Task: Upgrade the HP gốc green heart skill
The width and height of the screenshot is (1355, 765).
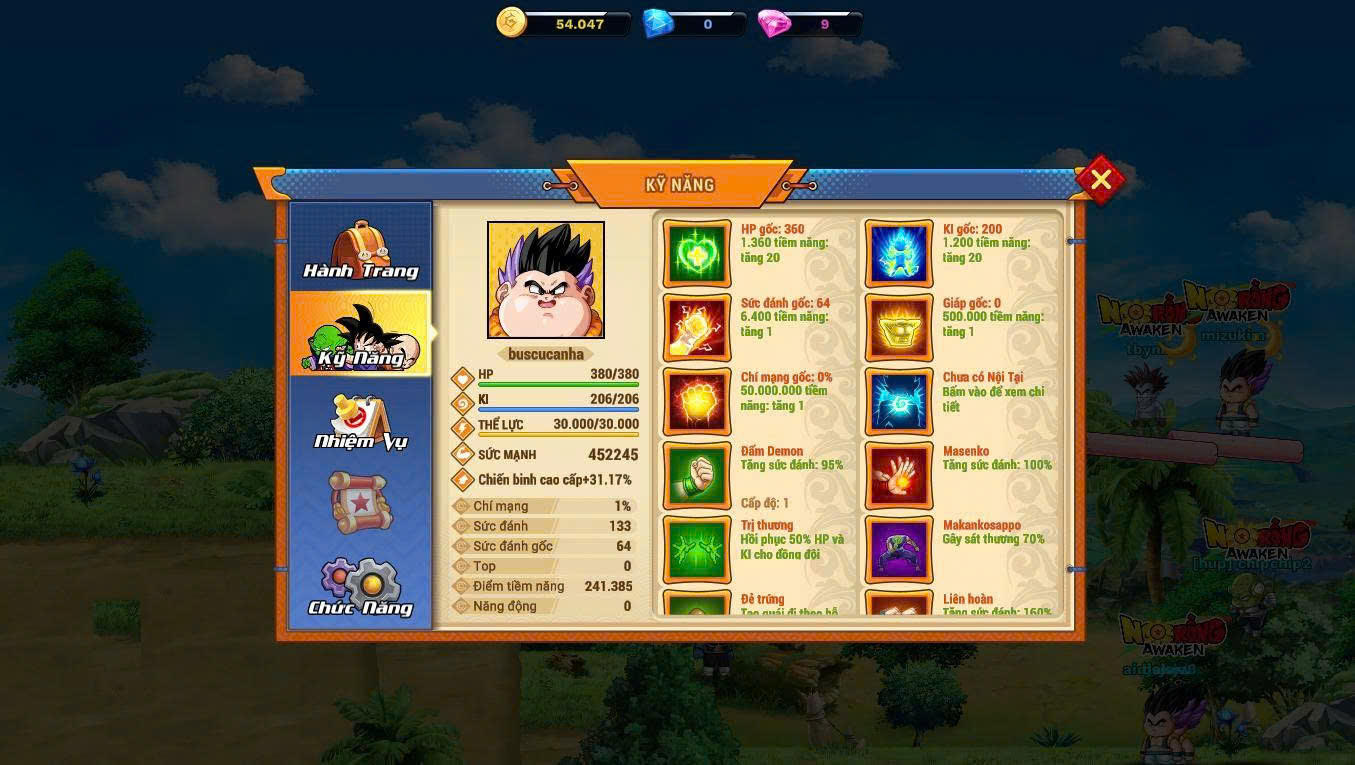Action: pos(697,254)
